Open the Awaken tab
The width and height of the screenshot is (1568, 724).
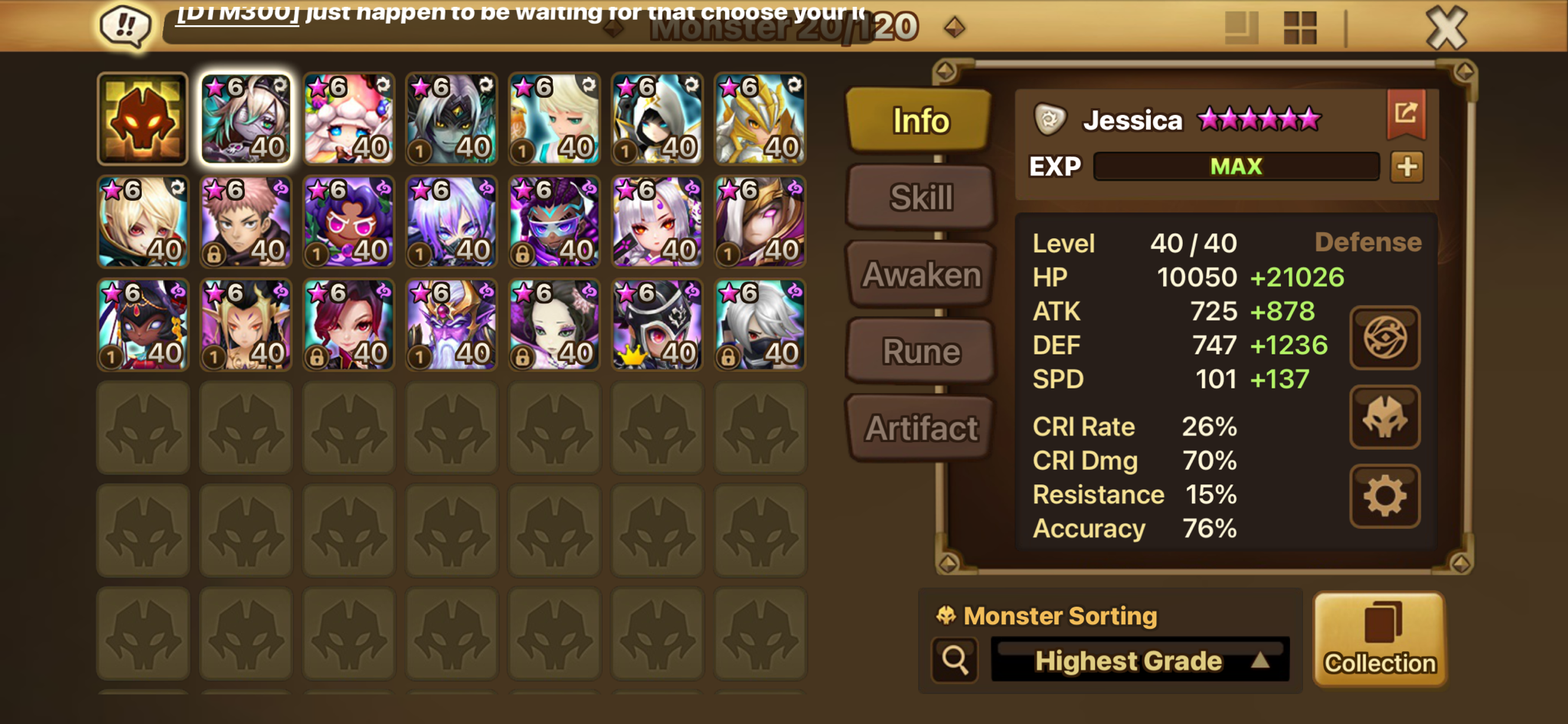click(921, 274)
